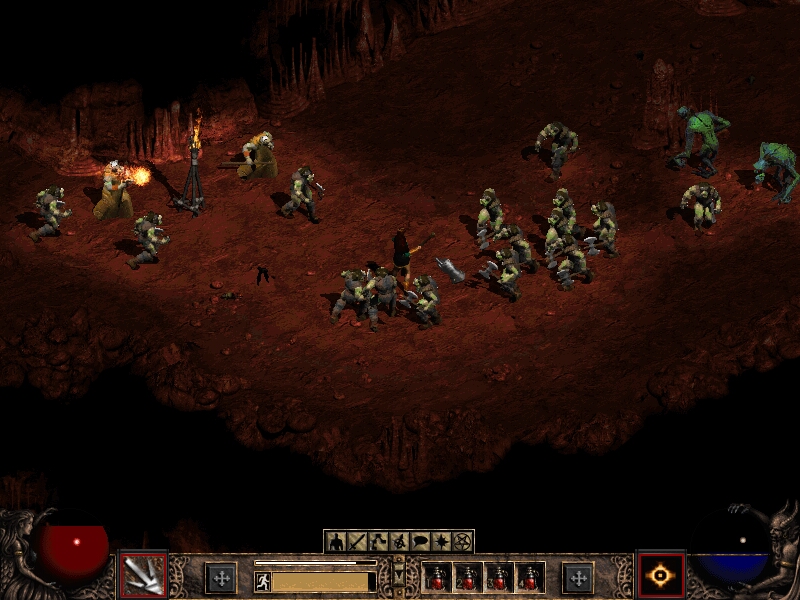Click the cross button beside the right skill

[578, 578]
